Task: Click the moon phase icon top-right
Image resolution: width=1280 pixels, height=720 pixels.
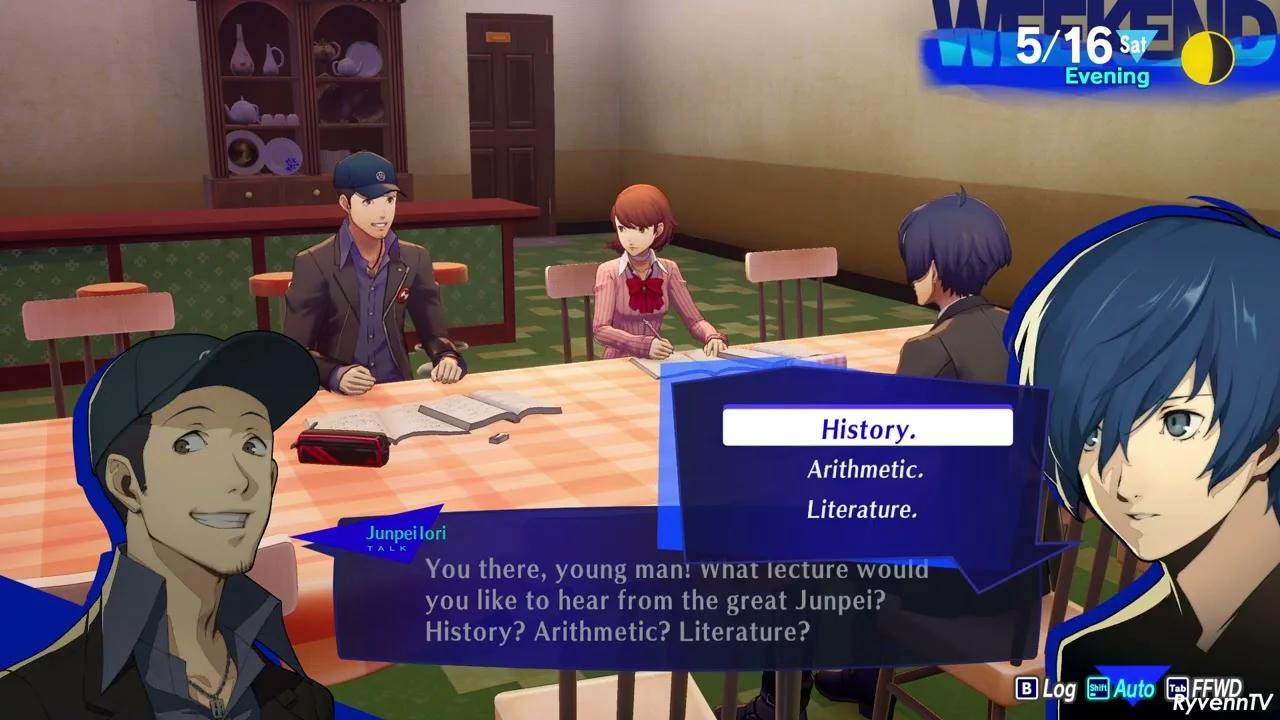Action: tap(1208, 57)
